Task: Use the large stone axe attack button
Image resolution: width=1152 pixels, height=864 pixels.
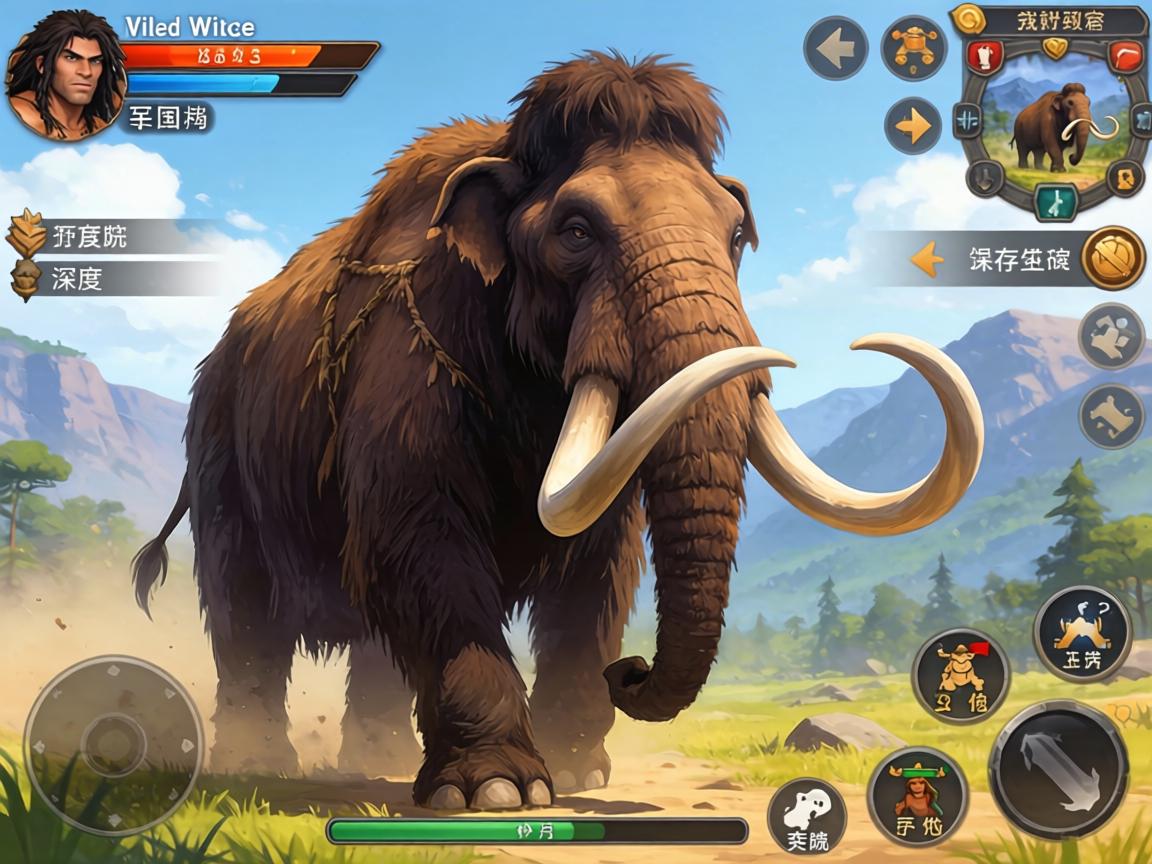Action: tap(1058, 770)
